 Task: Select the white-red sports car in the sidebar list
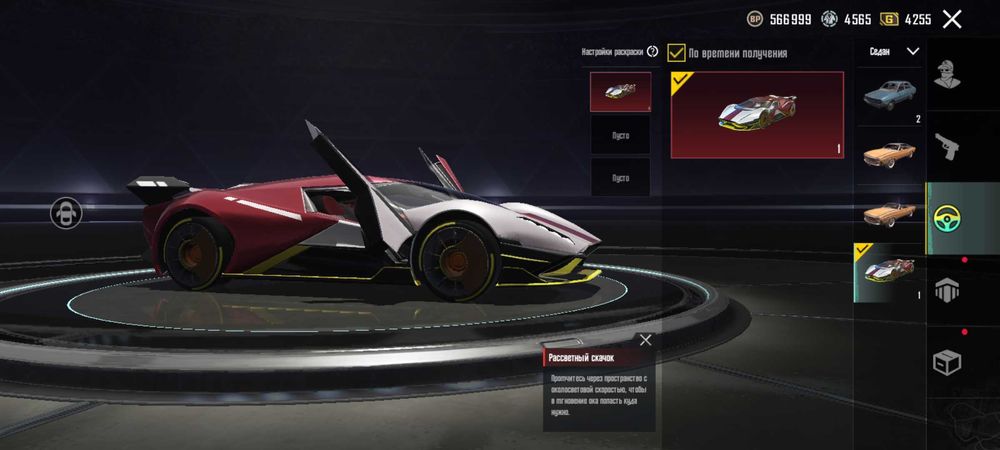(890, 271)
